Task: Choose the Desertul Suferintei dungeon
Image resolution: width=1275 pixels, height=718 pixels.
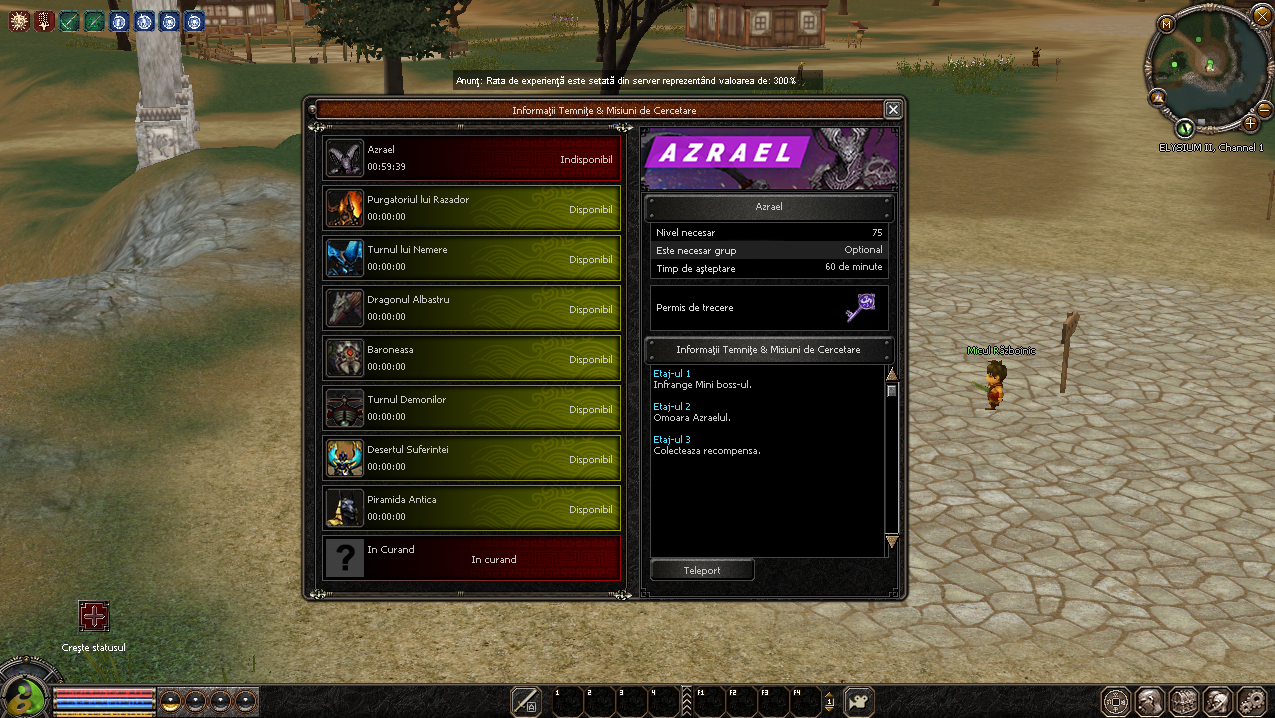Action: pos(471,460)
